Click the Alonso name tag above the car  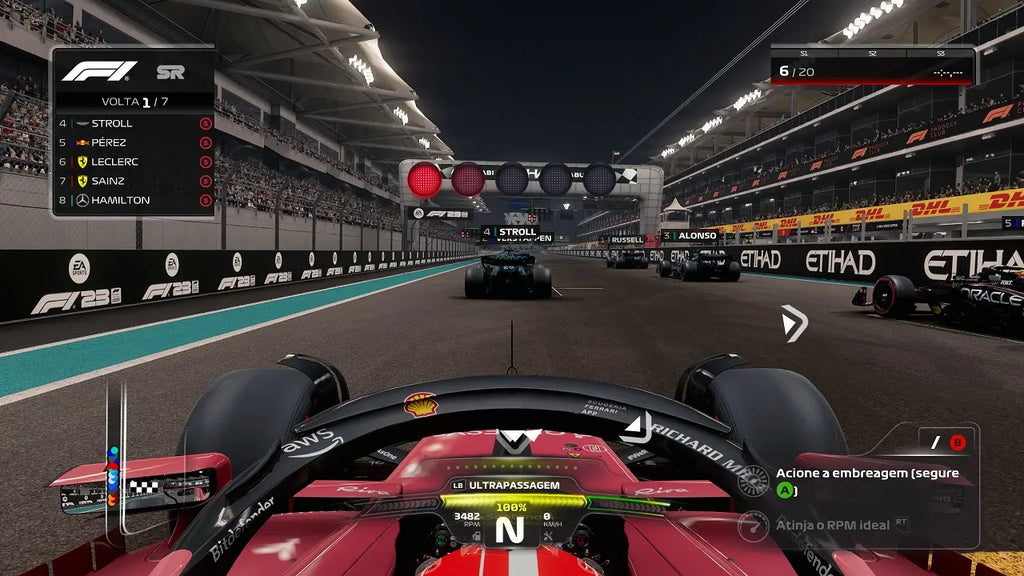(x=689, y=236)
